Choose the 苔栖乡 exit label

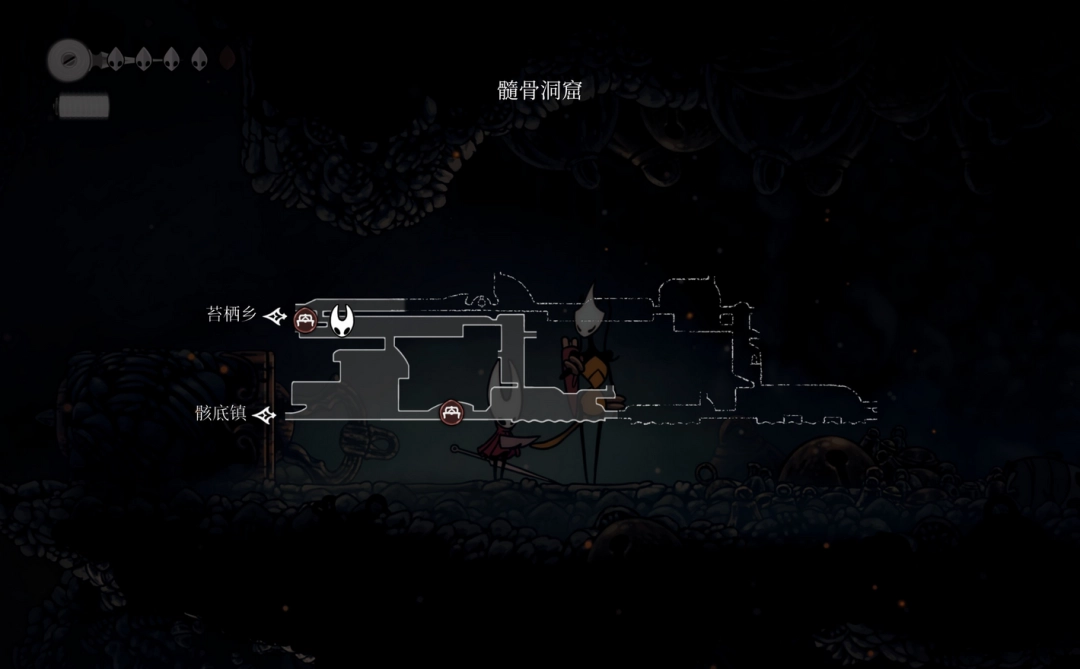(231, 315)
